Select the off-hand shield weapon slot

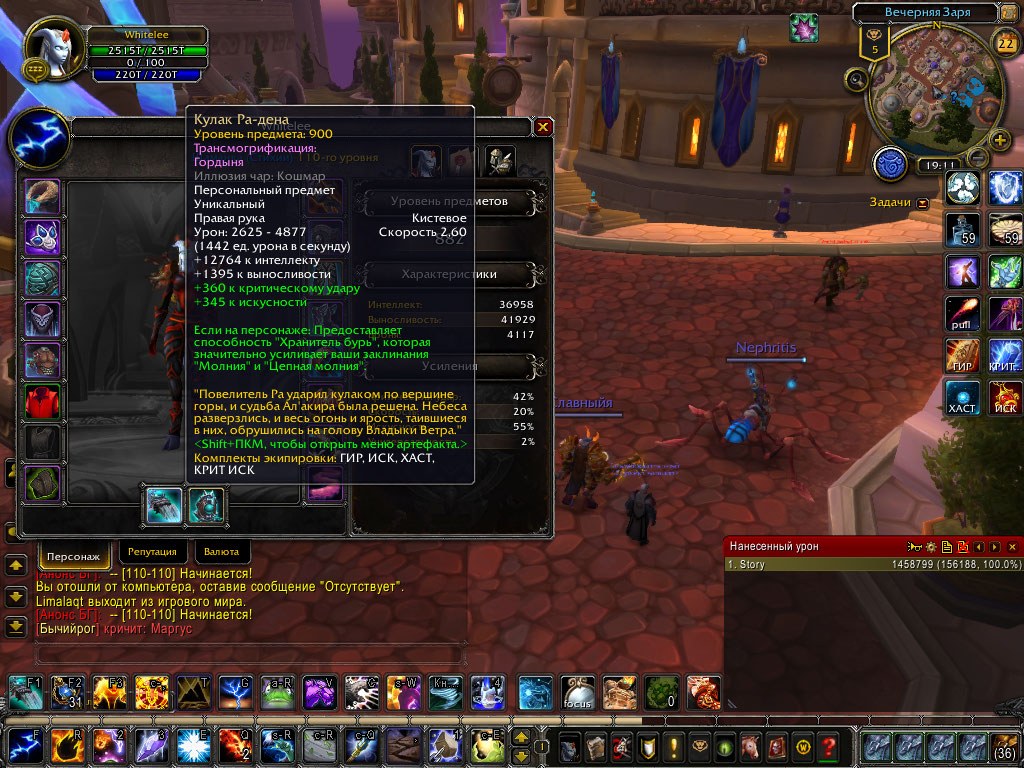pos(207,505)
